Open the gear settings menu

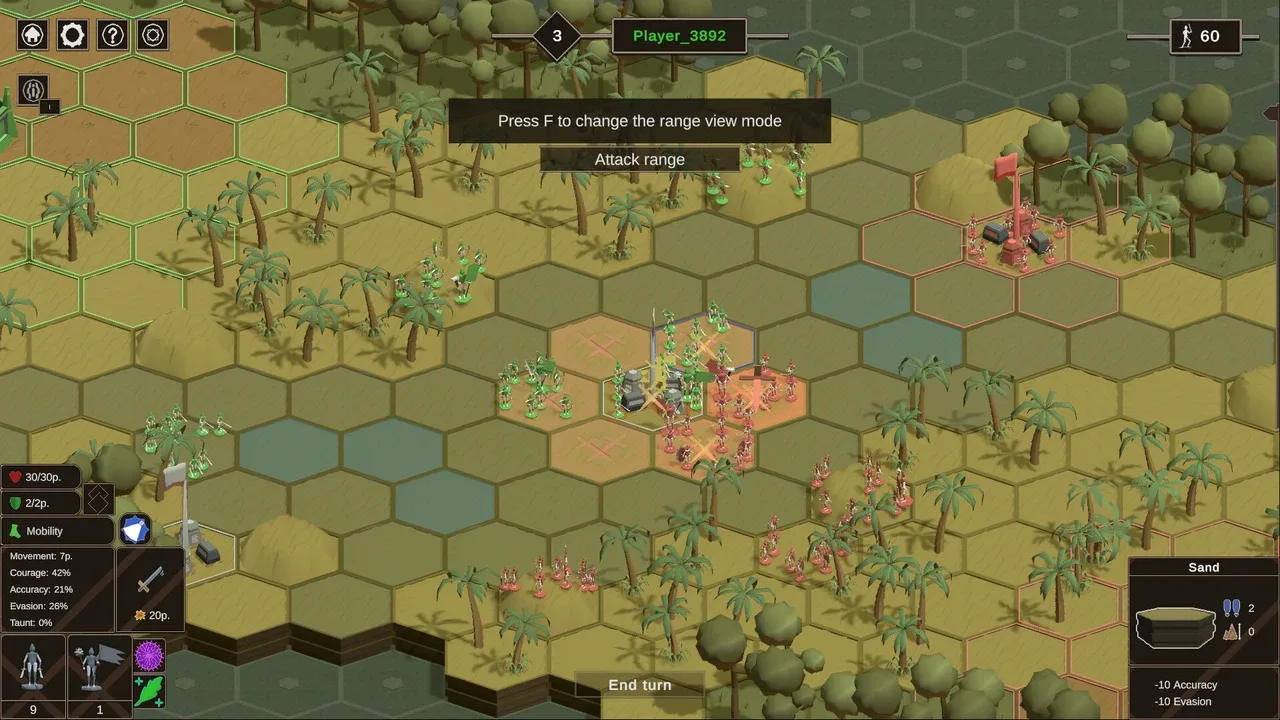pyautogui.click(x=72, y=35)
